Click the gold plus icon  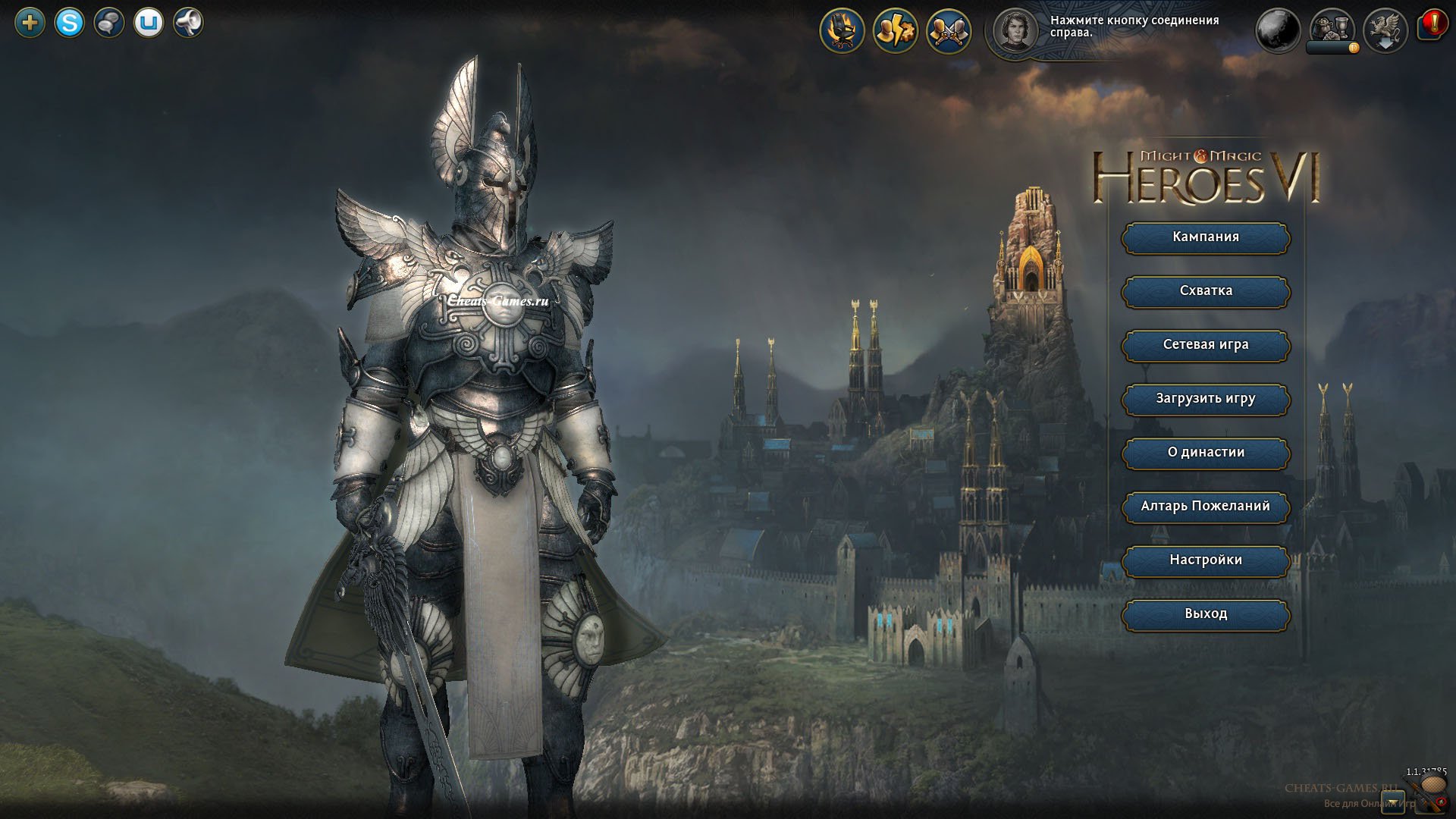pos(30,24)
